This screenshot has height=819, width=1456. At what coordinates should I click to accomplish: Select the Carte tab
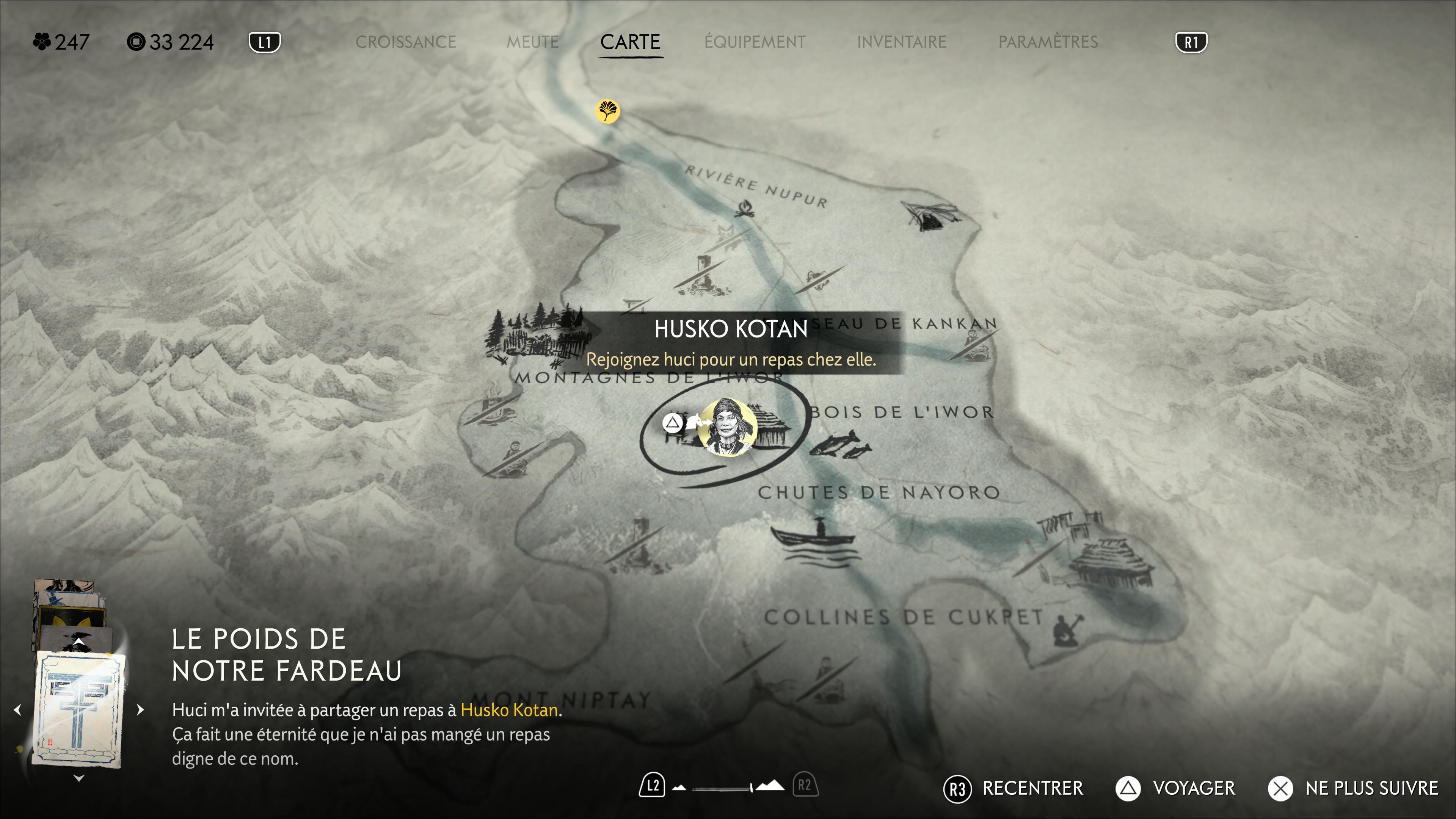(630, 42)
